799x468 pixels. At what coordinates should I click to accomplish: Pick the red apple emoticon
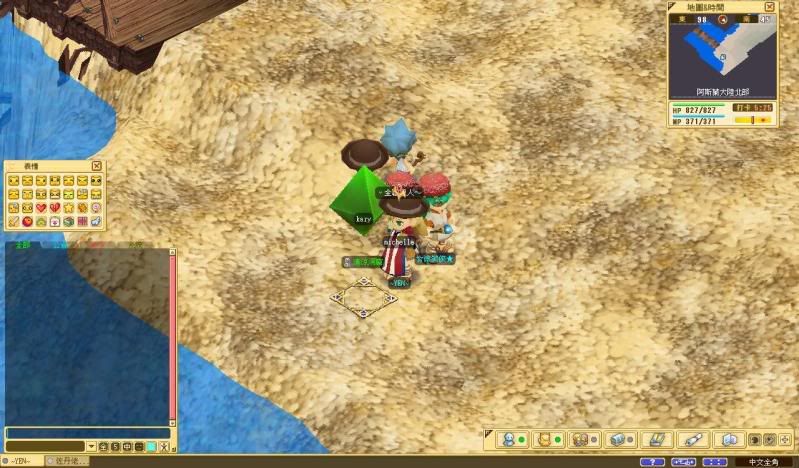[x=27, y=220]
